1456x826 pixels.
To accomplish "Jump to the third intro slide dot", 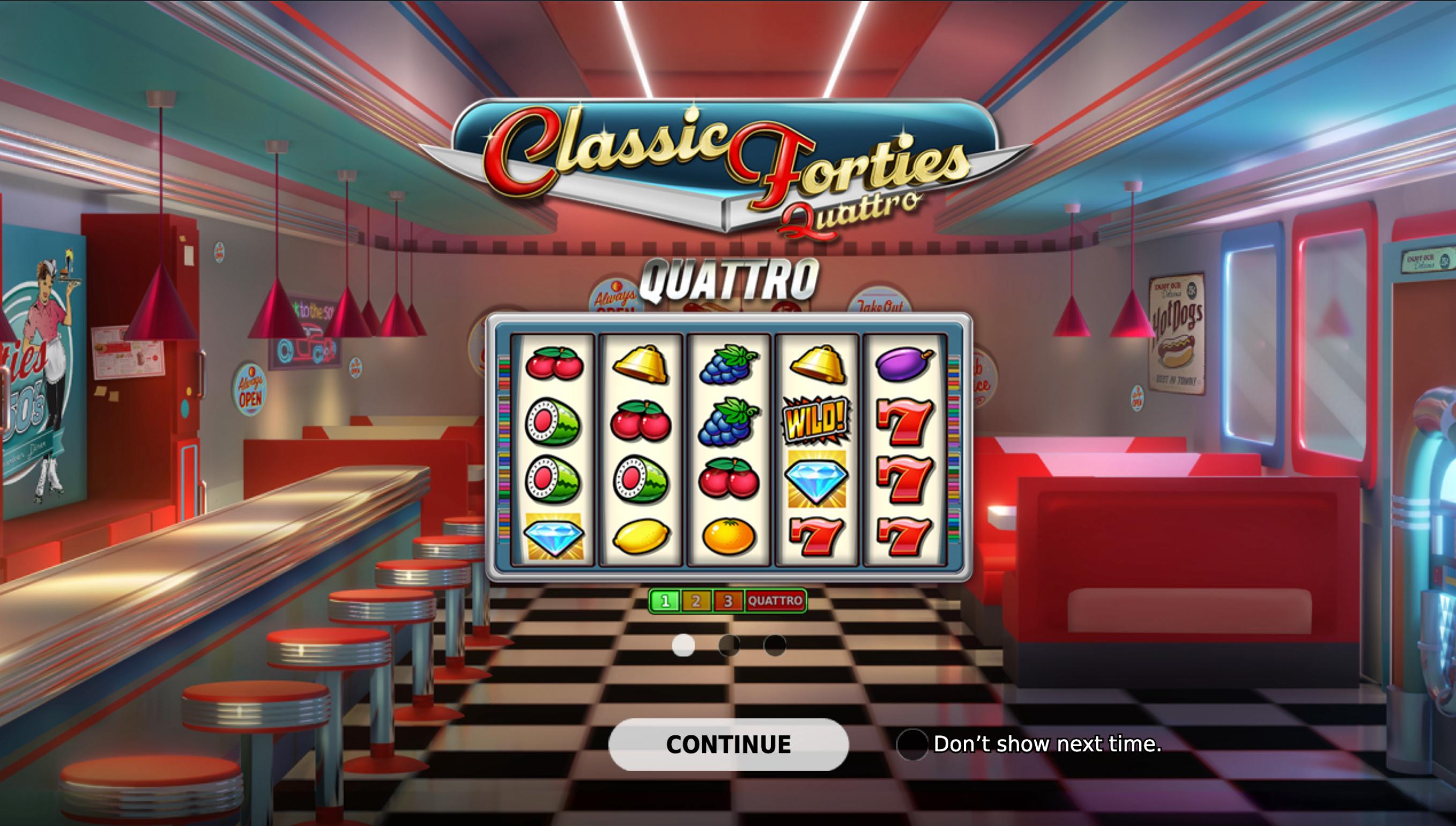I will (x=775, y=645).
